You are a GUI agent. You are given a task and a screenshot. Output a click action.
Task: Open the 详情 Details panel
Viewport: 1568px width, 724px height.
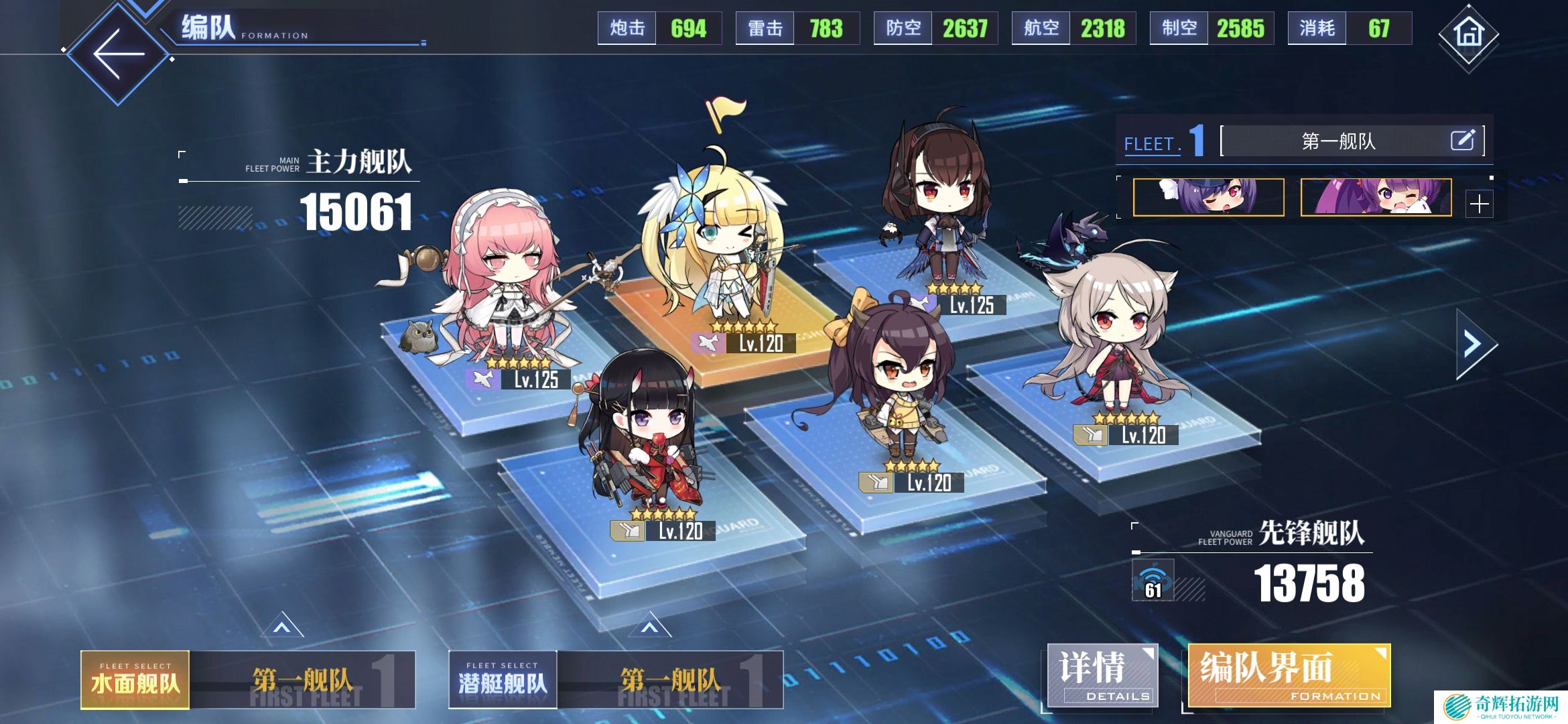1101,676
